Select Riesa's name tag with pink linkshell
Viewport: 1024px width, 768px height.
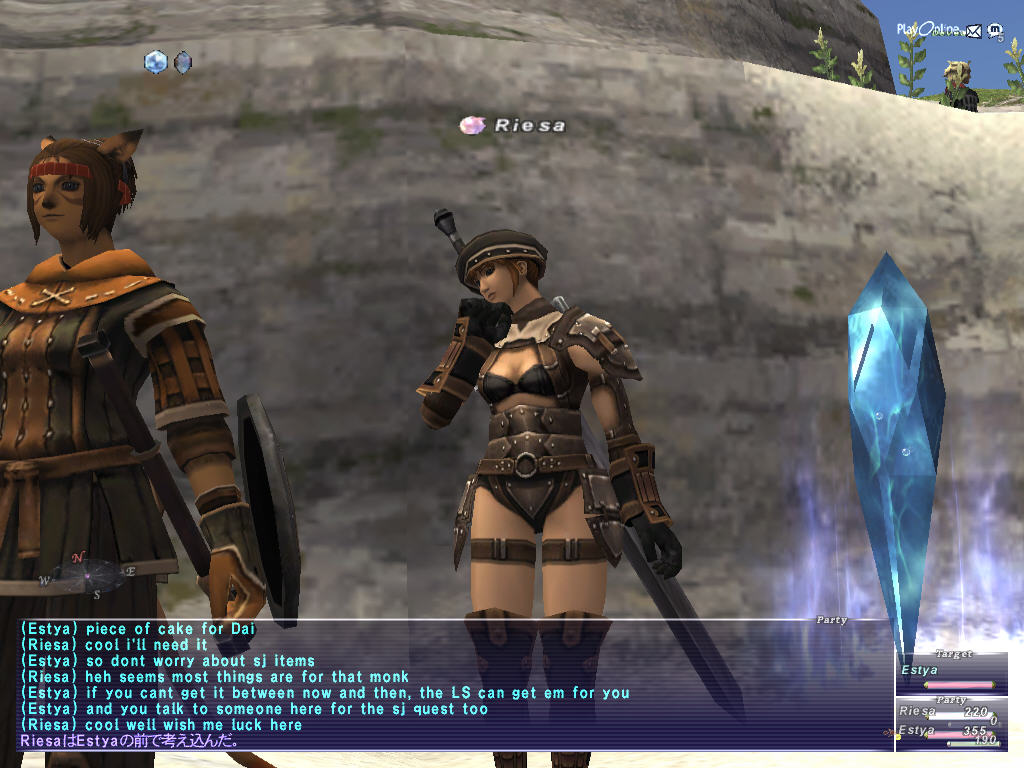(x=513, y=126)
